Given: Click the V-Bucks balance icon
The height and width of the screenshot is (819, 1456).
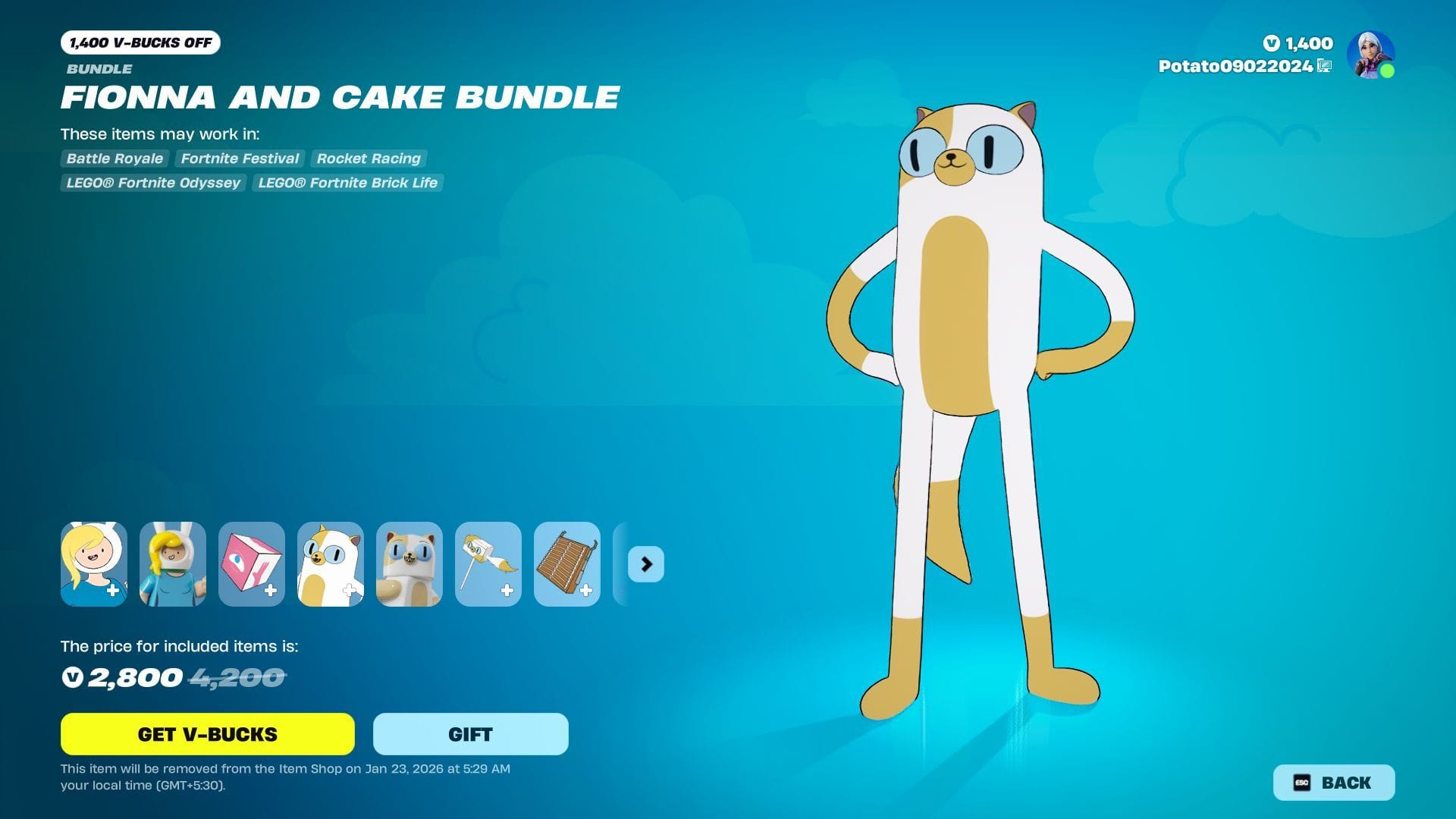Looking at the screenshot, I should pos(1272,44).
